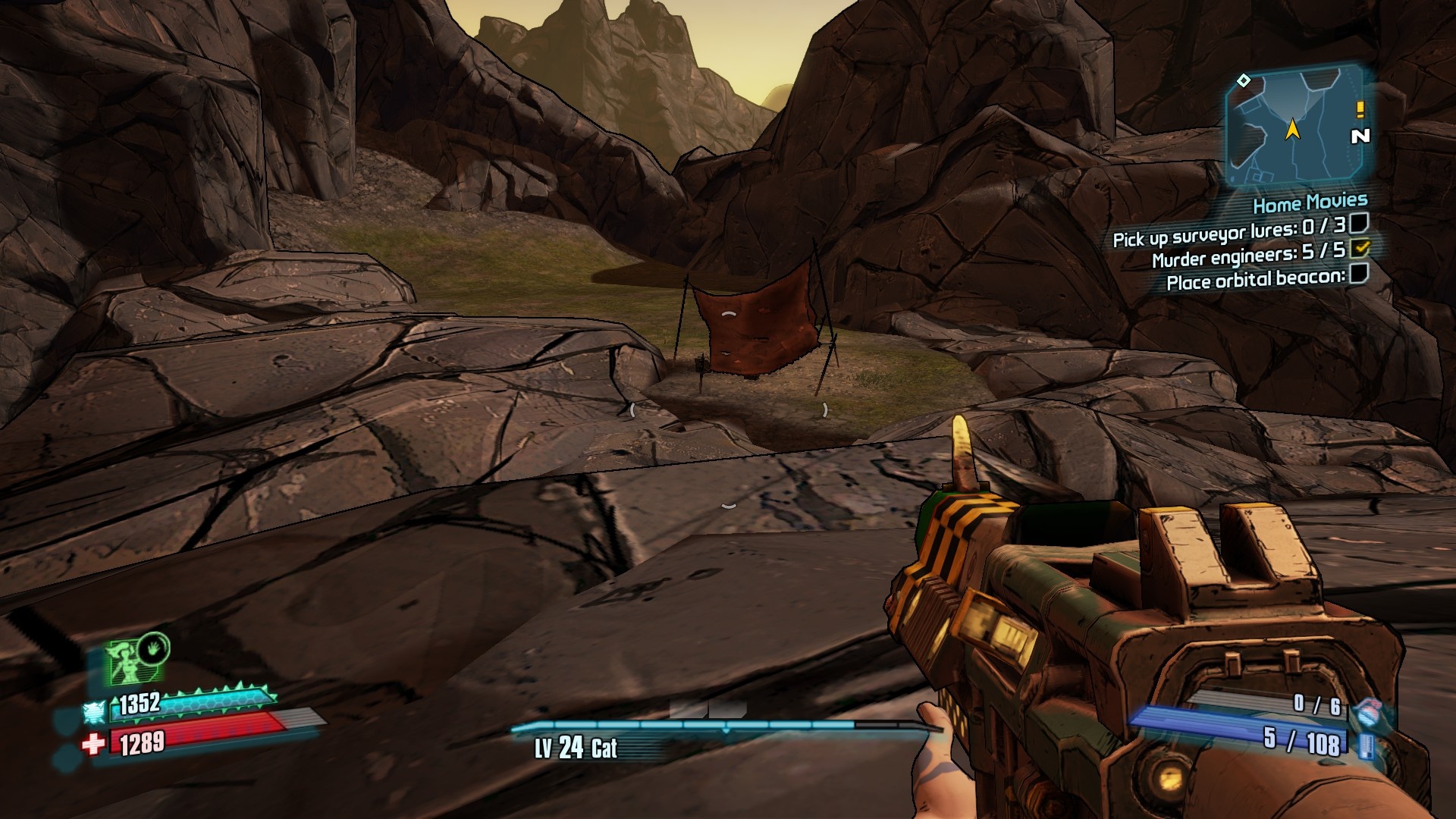Click the Place orbital beacon checkbox
This screenshot has height=819, width=1456.
coord(1359,273)
